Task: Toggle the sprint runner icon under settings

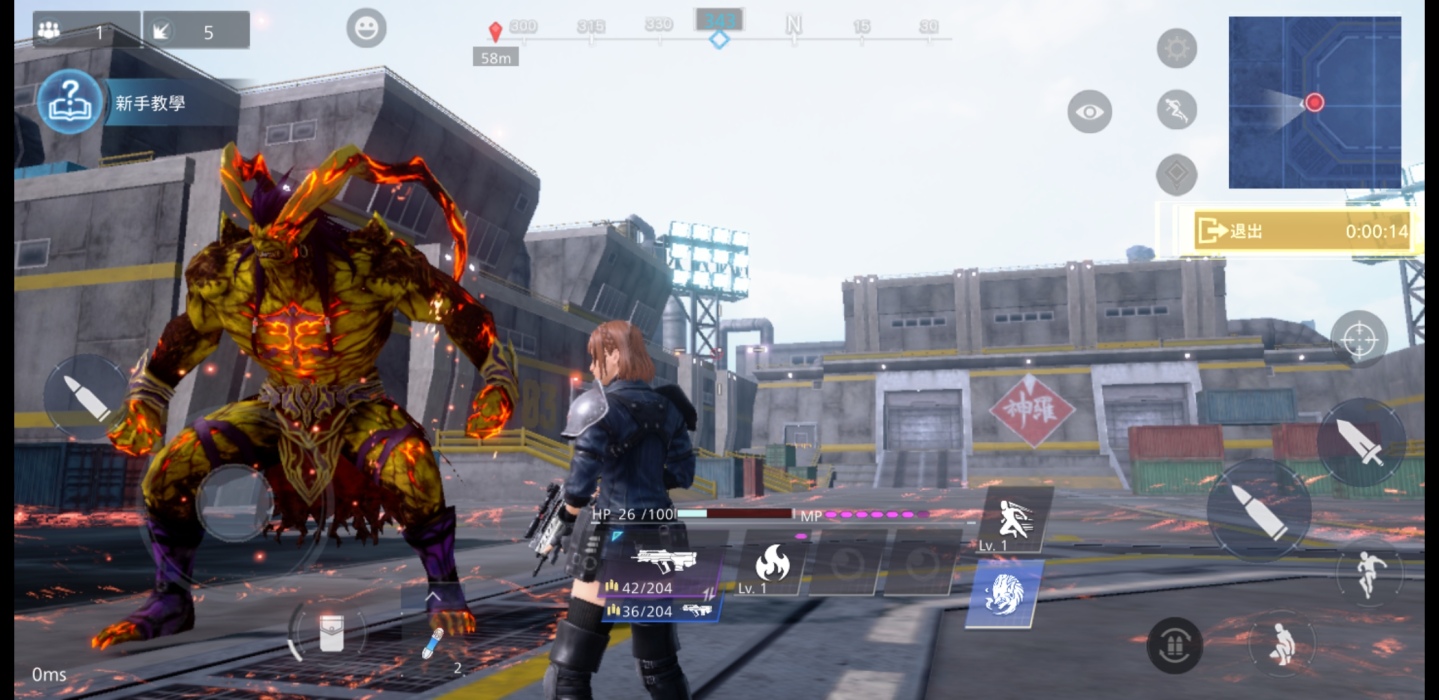Action: pos(1176,110)
